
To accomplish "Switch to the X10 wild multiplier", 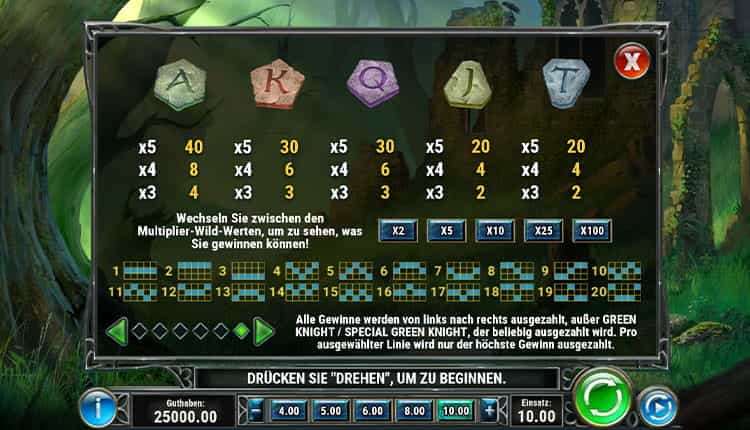I will click(495, 231).
